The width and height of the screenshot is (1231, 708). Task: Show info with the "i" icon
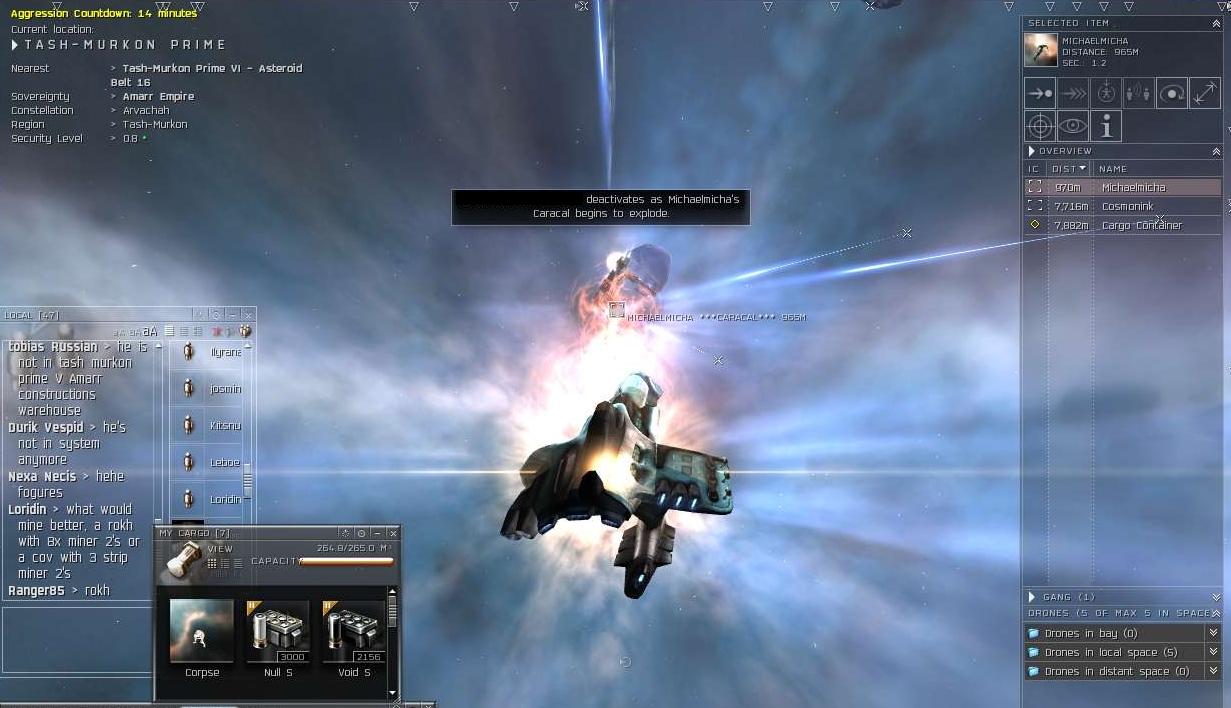1106,126
